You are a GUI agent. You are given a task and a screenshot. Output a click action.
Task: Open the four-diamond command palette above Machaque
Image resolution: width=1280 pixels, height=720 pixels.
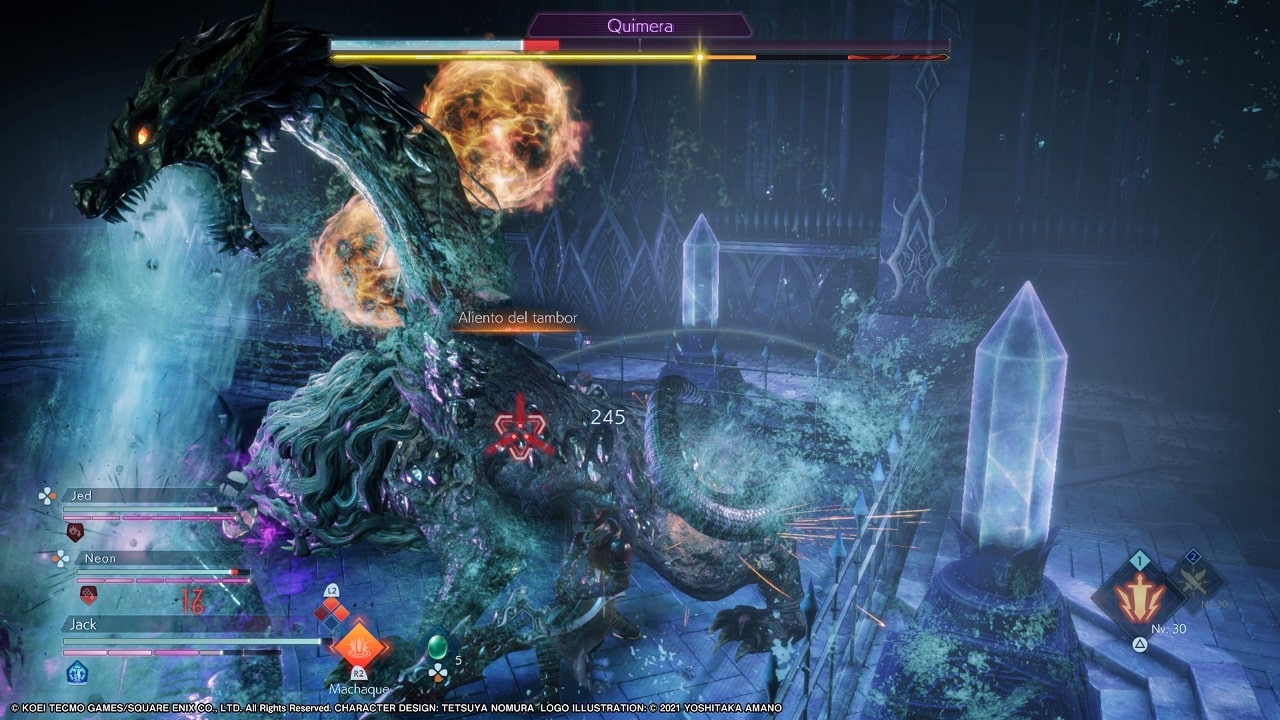pyautogui.click(x=332, y=610)
